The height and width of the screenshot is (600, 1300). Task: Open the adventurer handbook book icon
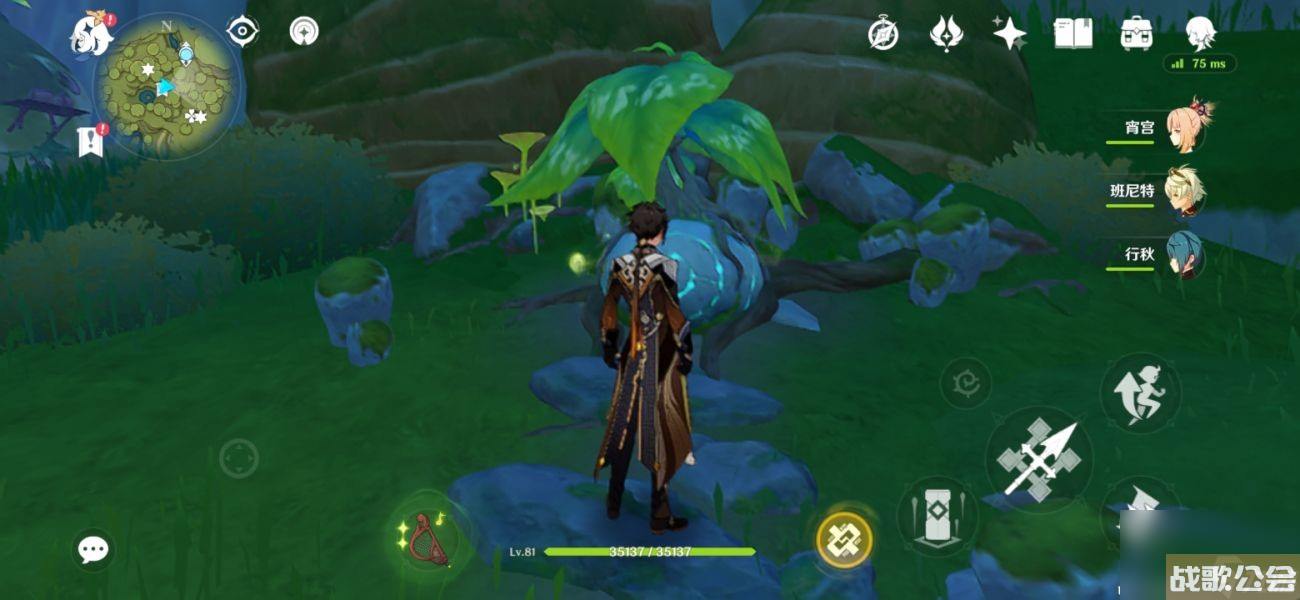(x=1073, y=34)
